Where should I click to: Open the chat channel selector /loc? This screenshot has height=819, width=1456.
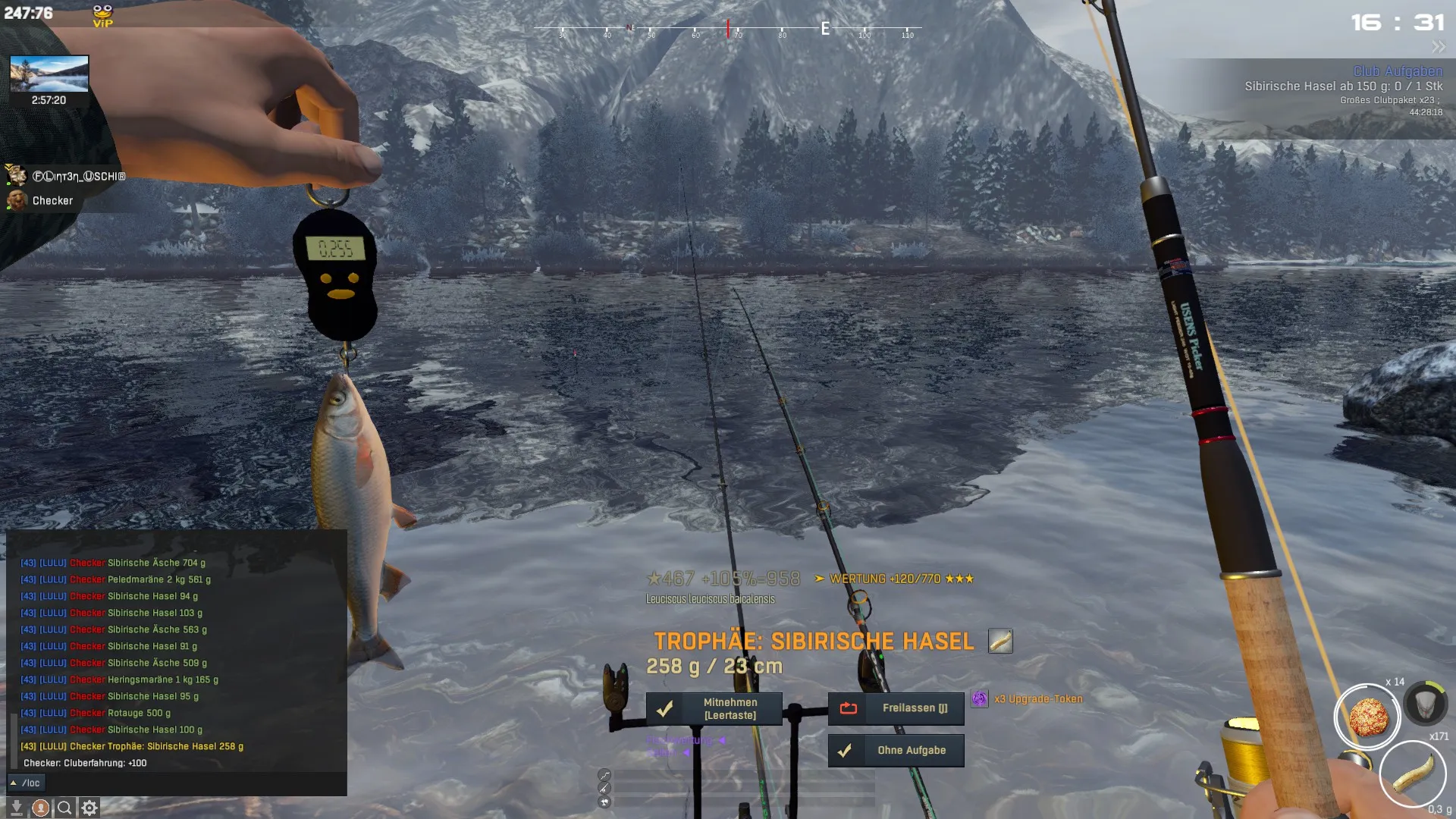coord(27,783)
